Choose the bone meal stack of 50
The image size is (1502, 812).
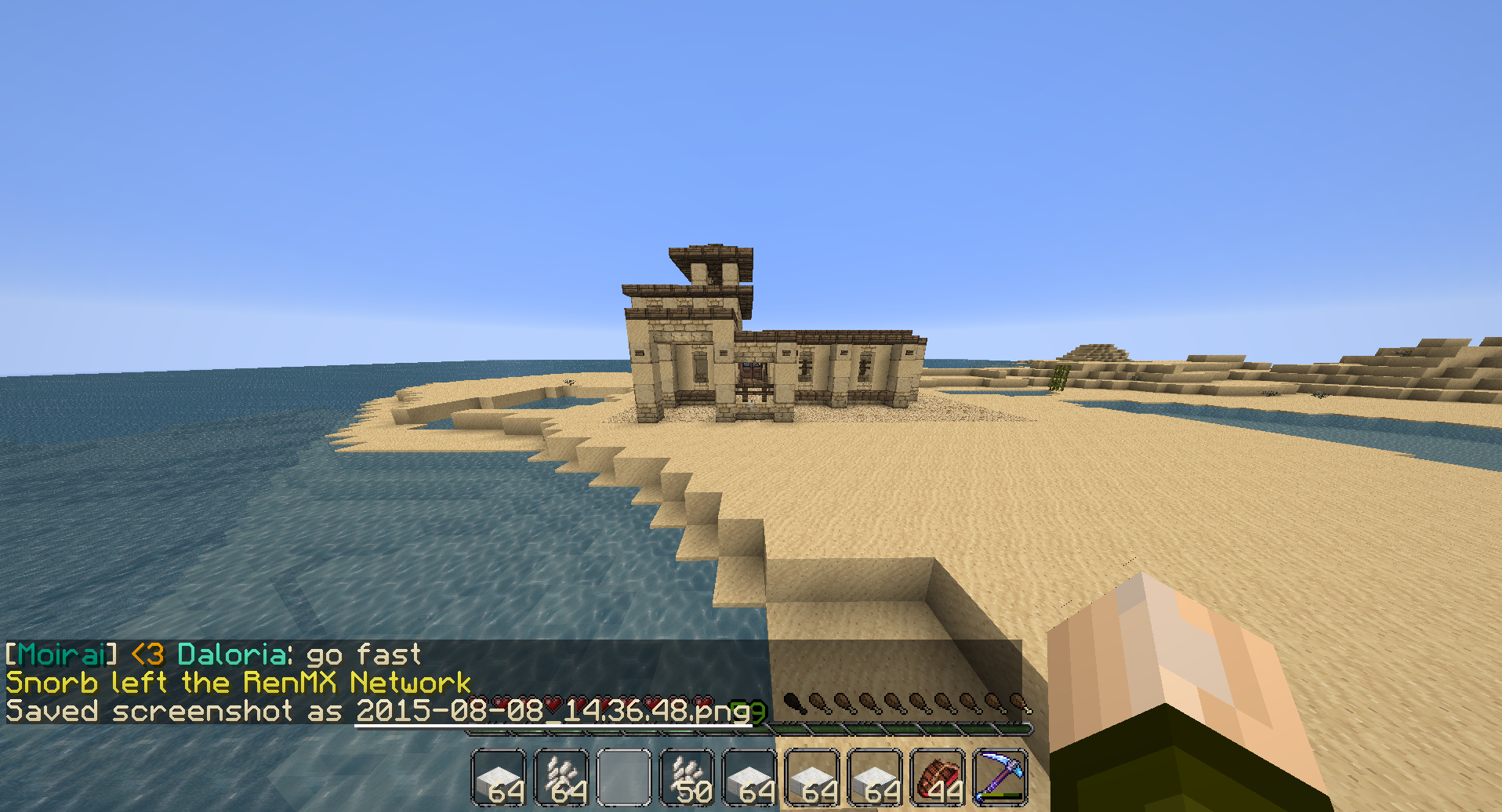pyautogui.click(x=687, y=777)
